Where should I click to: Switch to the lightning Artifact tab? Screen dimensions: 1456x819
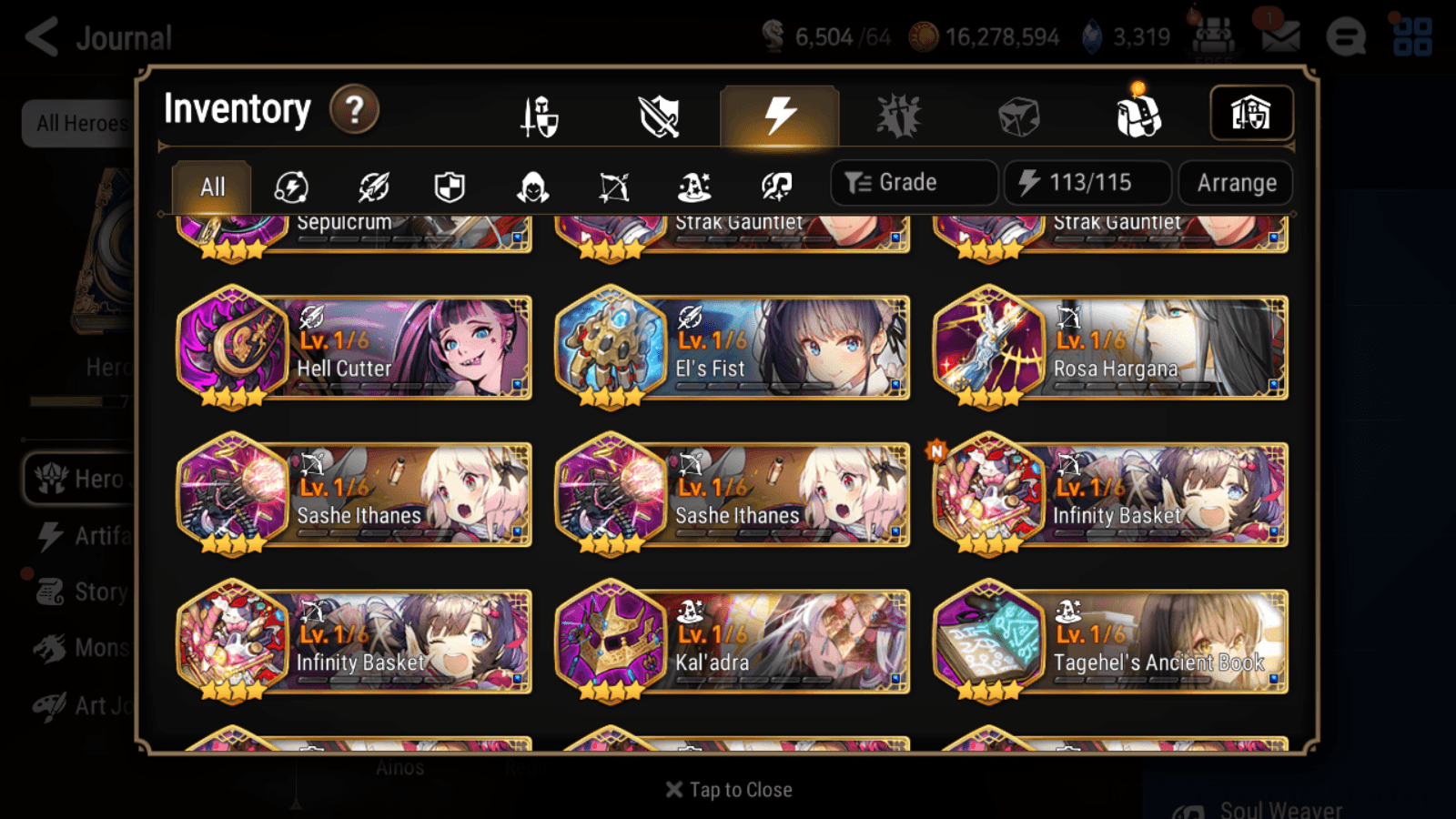776,115
